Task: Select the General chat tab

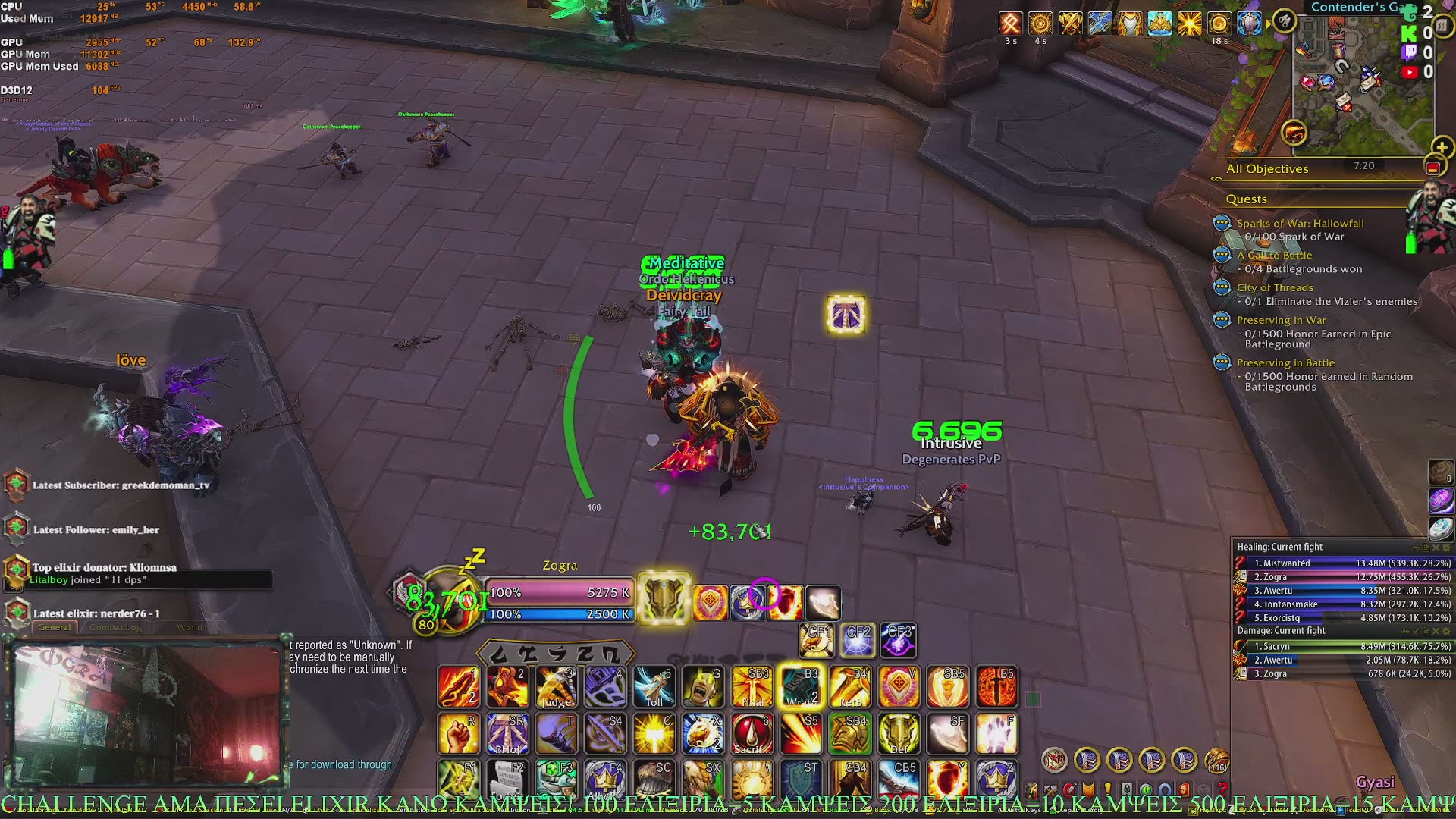Action: click(x=55, y=627)
